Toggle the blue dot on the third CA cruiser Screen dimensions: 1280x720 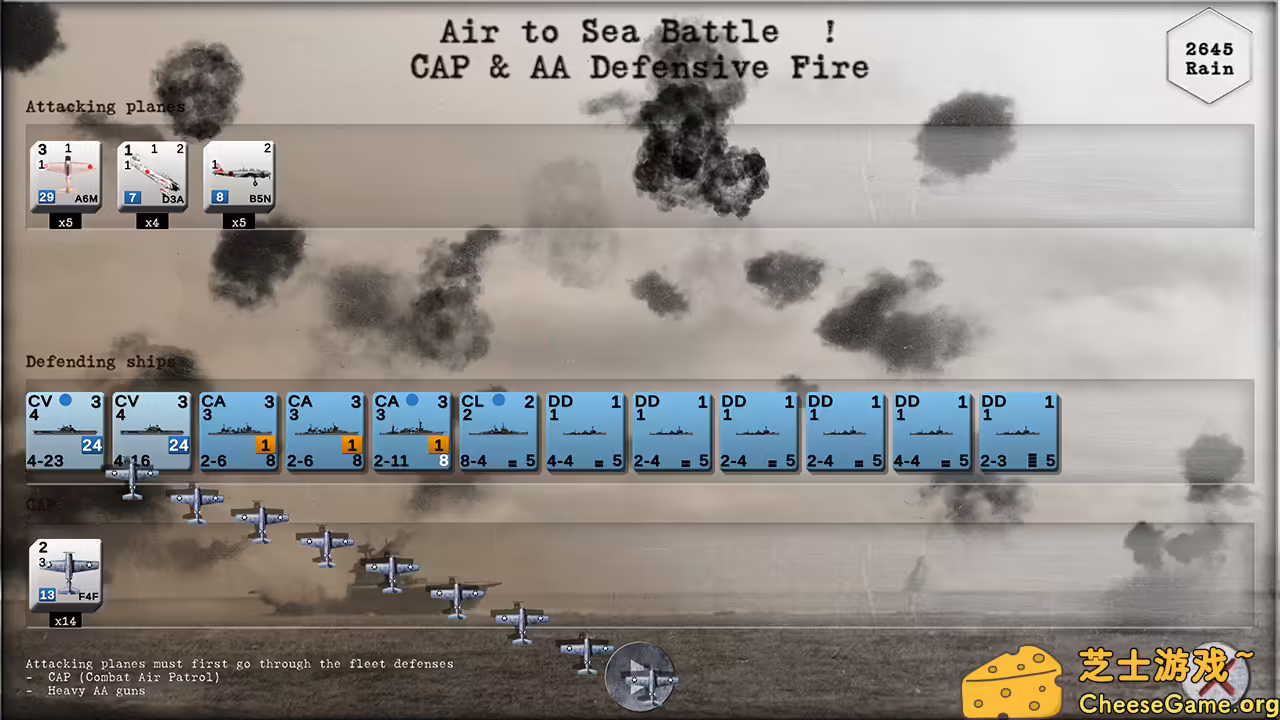[413, 399]
